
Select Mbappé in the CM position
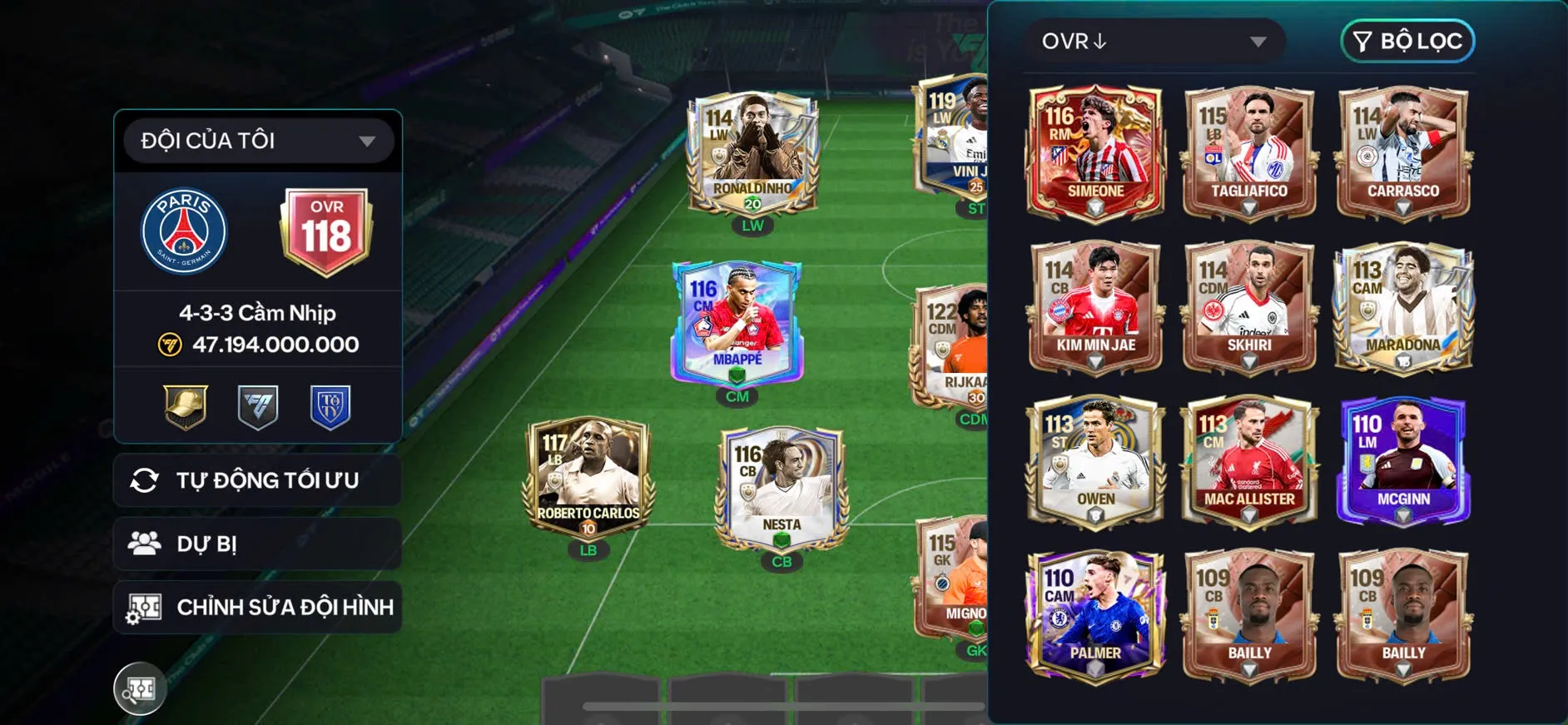(737, 323)
